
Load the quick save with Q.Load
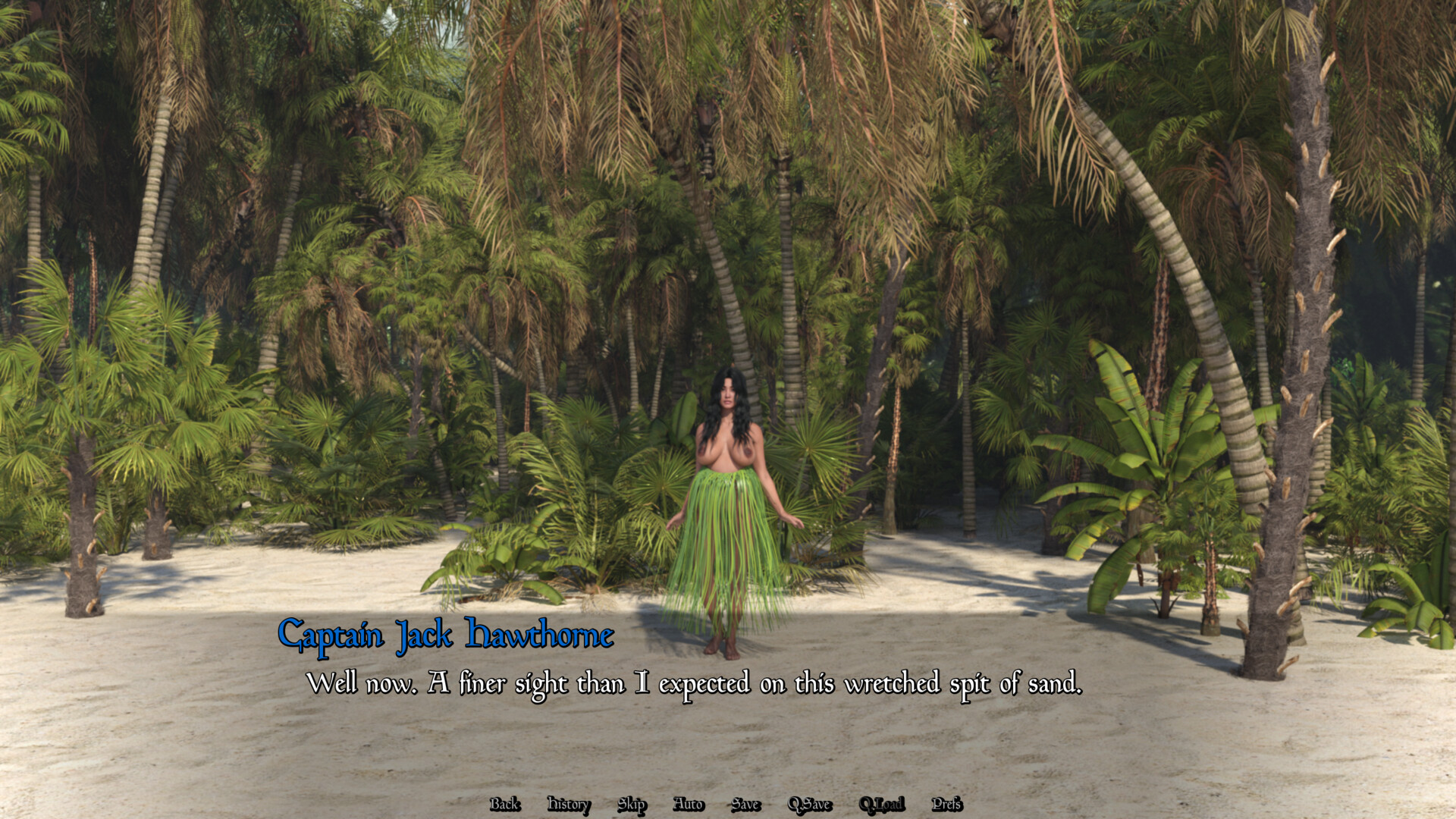[882, 804]
